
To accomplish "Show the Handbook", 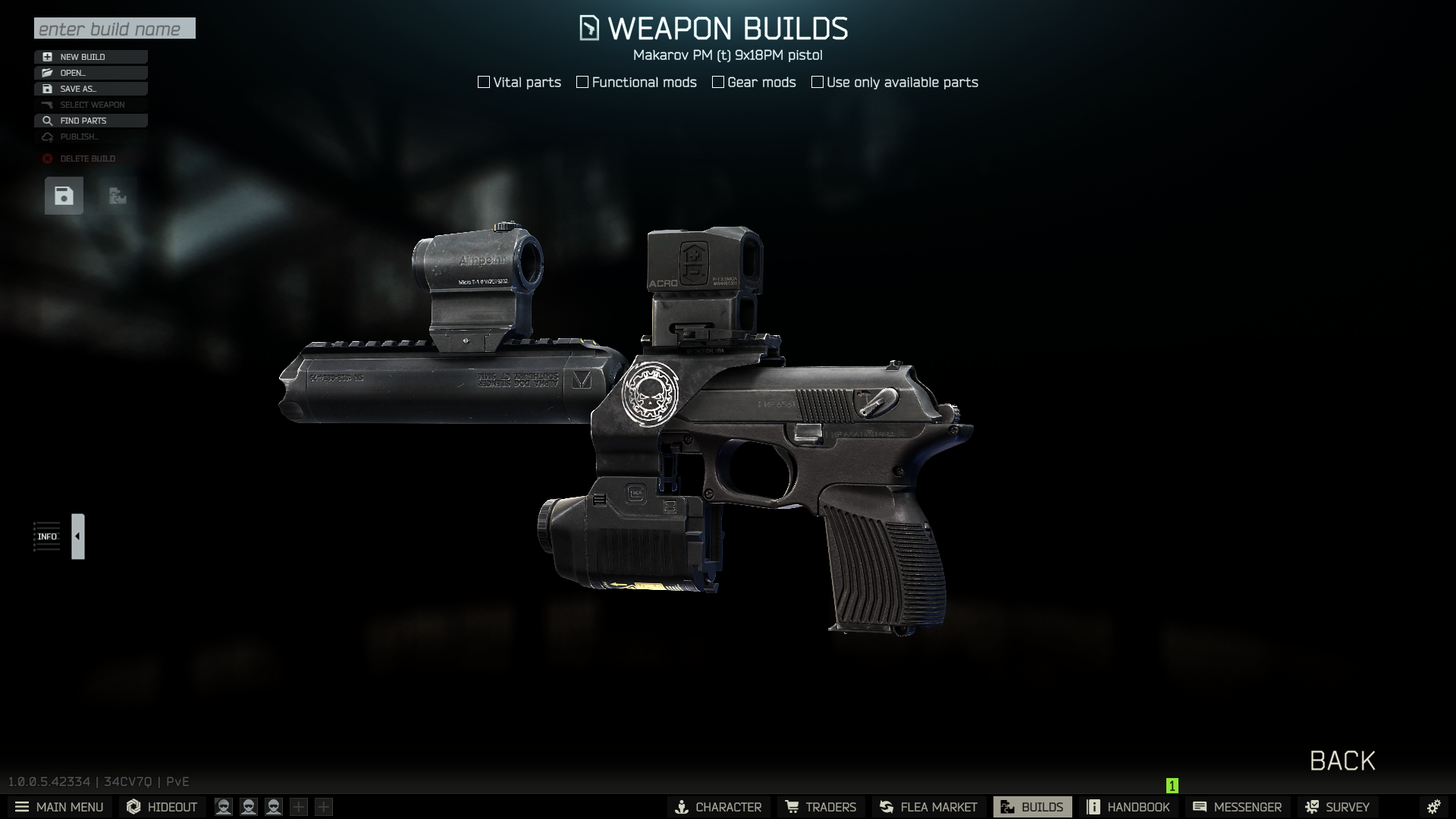I will pos(1128,807).
